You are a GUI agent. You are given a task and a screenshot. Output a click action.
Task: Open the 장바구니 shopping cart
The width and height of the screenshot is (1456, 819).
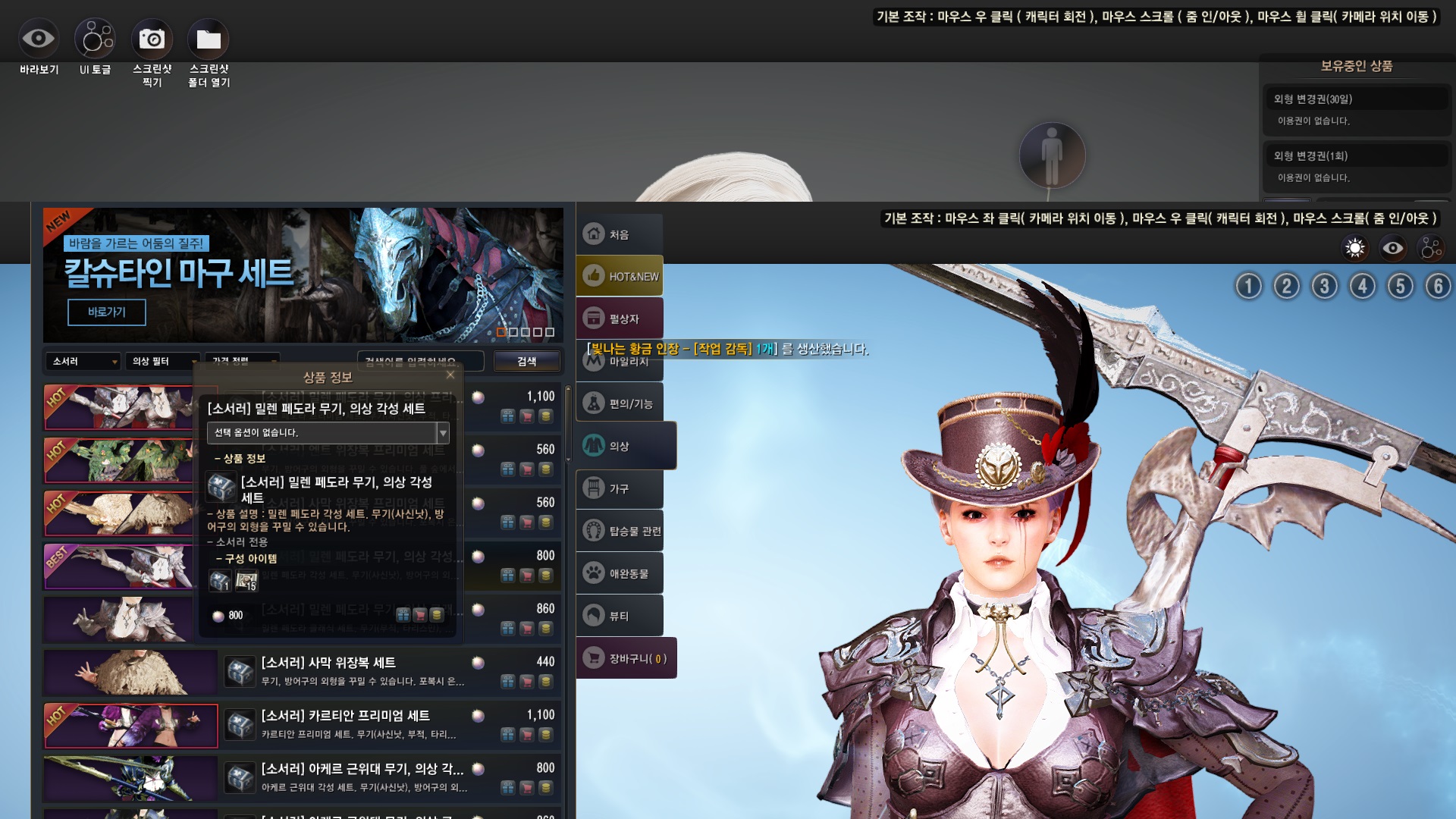coord(626,659)
